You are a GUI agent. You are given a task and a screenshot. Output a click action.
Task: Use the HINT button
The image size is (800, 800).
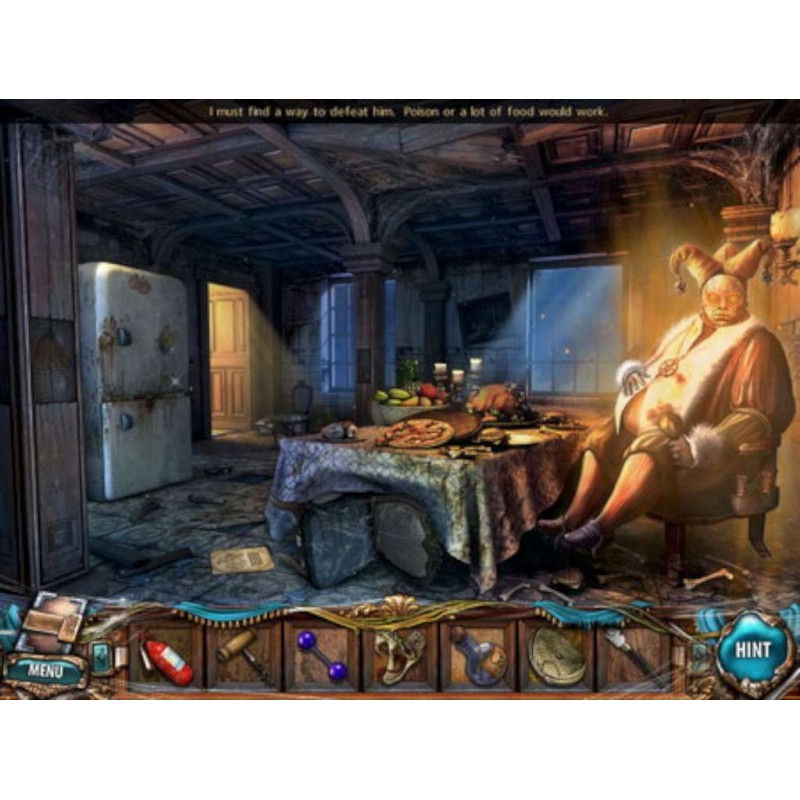click(752, 650)
